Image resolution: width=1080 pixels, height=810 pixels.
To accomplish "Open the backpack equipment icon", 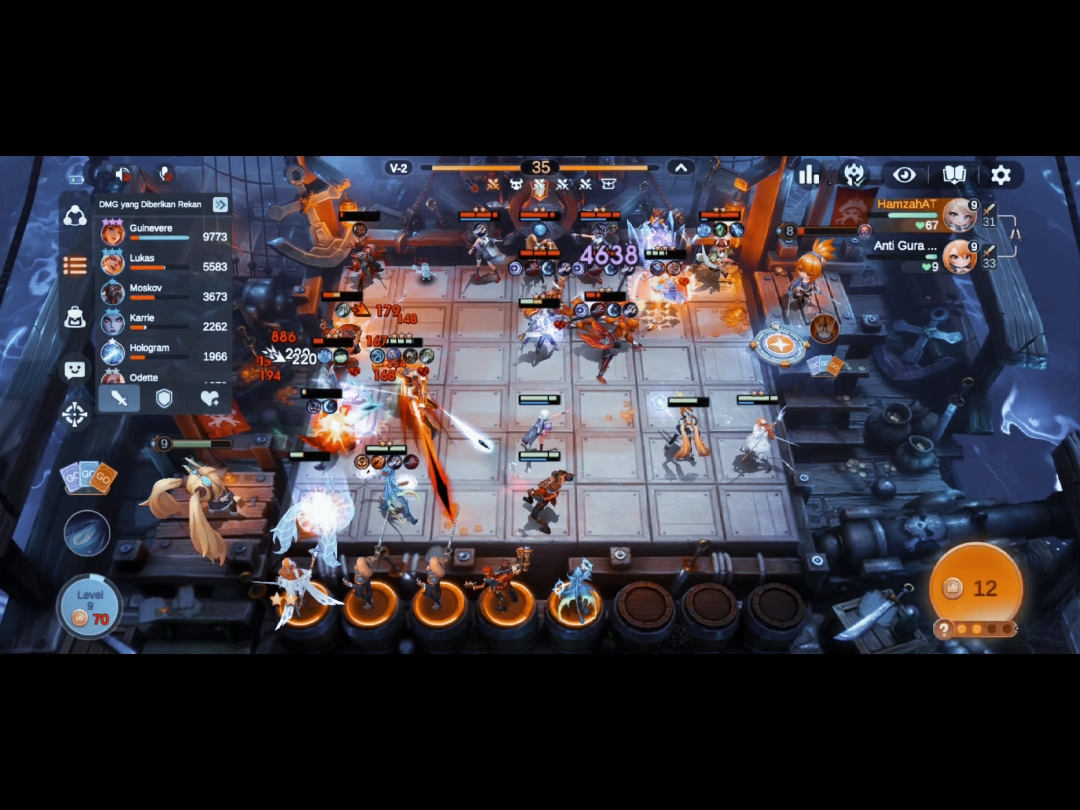I will 75,317.
